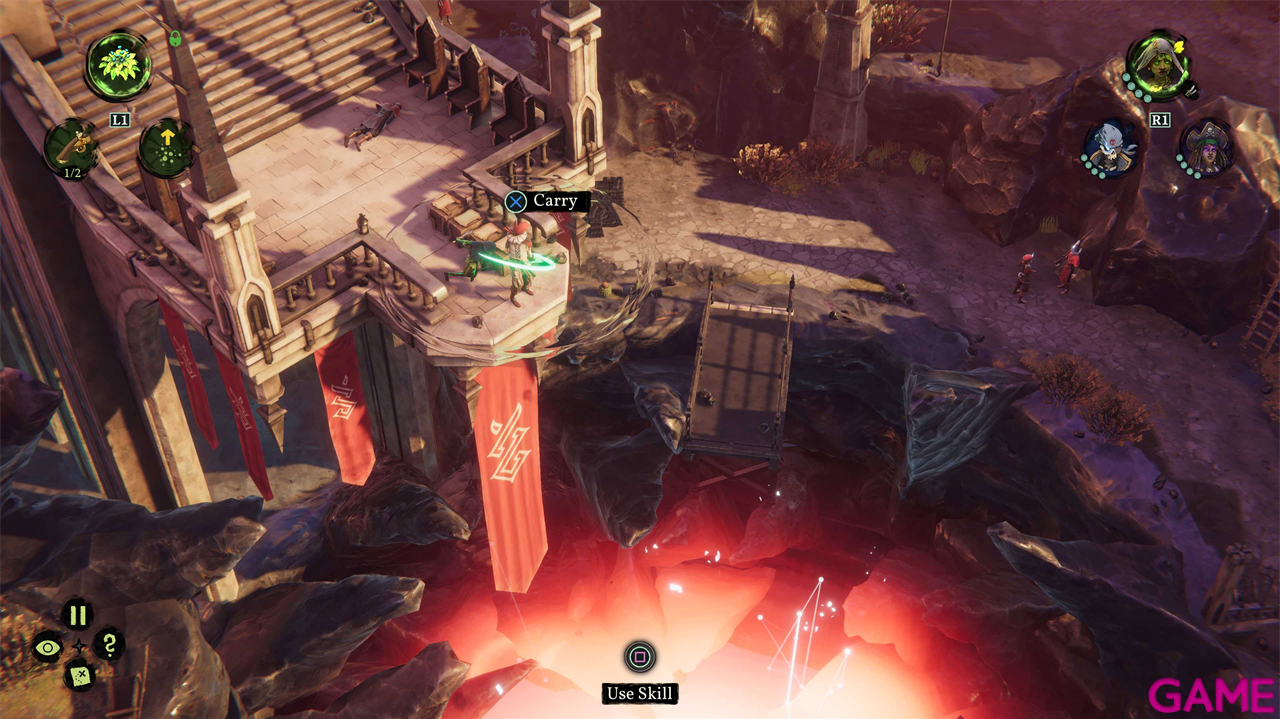This screenshot has height=719, width=1280.
Task: Click the pause button
Action: coord(78,615)
